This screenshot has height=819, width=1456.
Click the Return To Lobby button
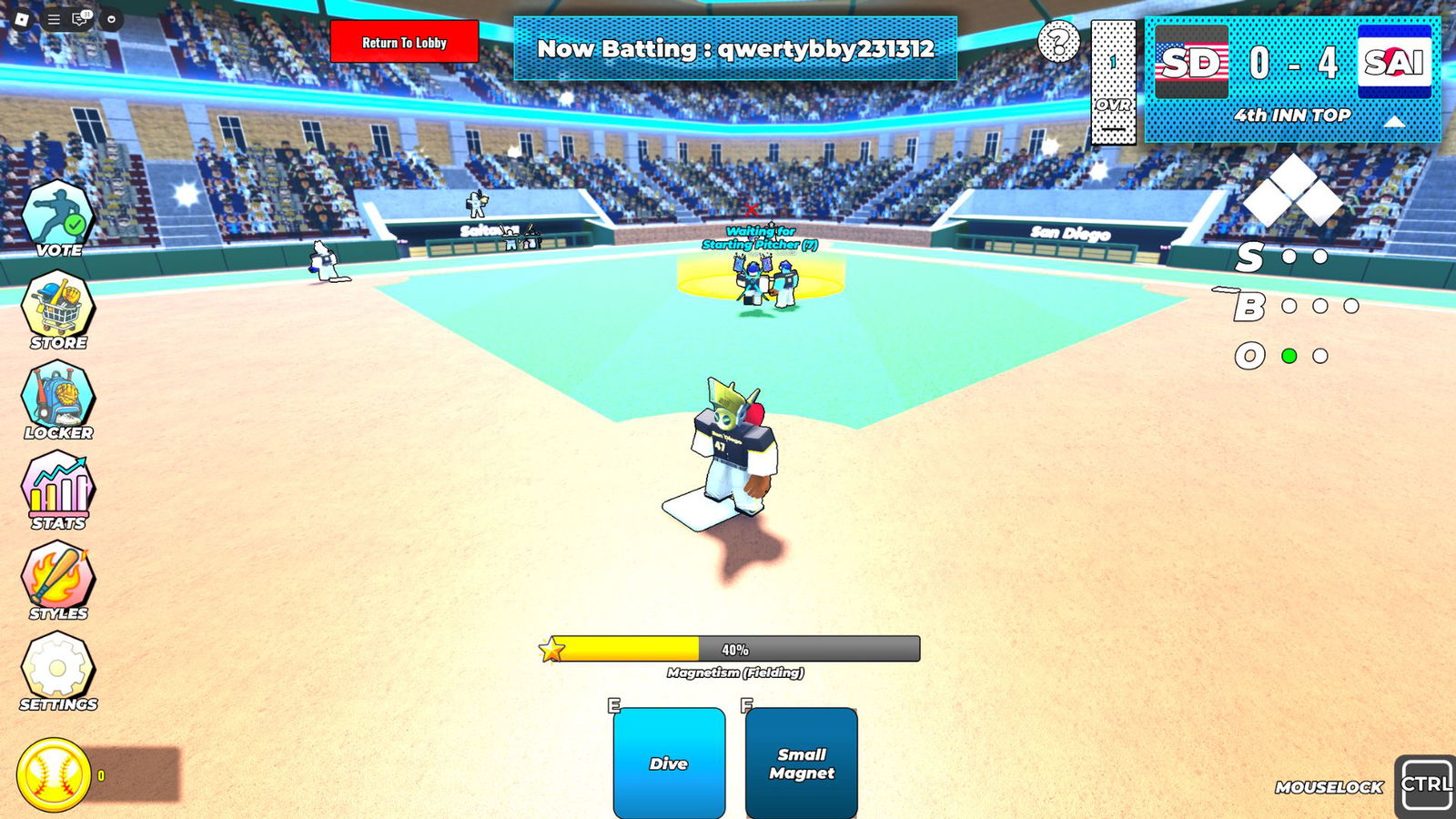point(406,42)
